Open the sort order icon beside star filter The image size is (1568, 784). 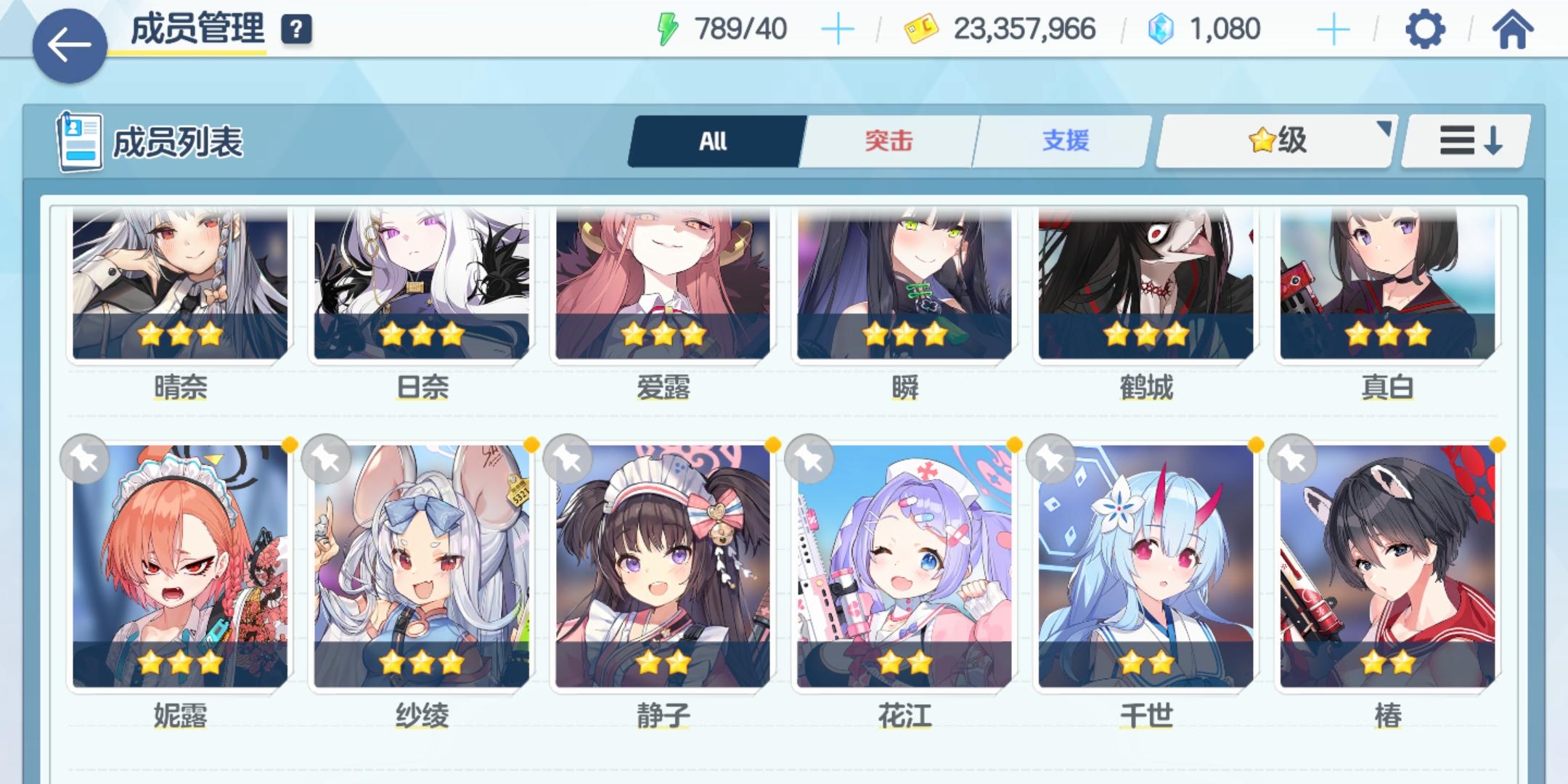click(1464, 140)
